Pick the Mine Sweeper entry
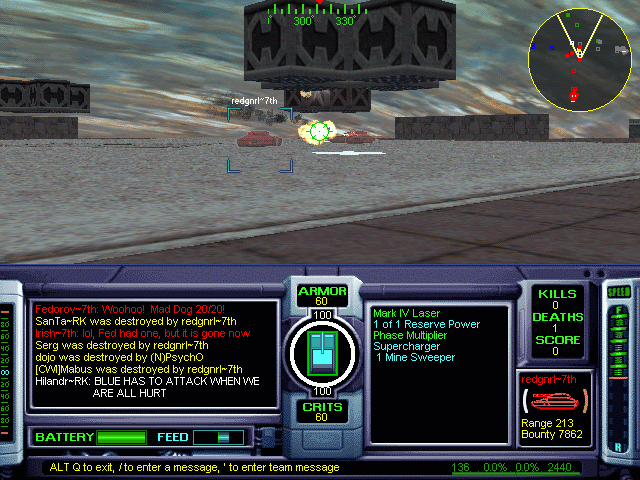The height and width of the screenshot is (480, 640). [416, 357]
